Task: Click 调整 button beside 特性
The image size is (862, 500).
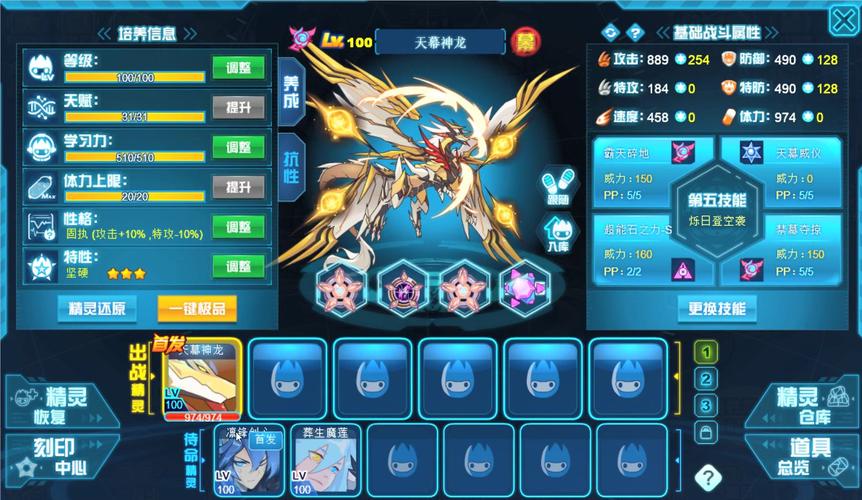Action: (238, 266)
